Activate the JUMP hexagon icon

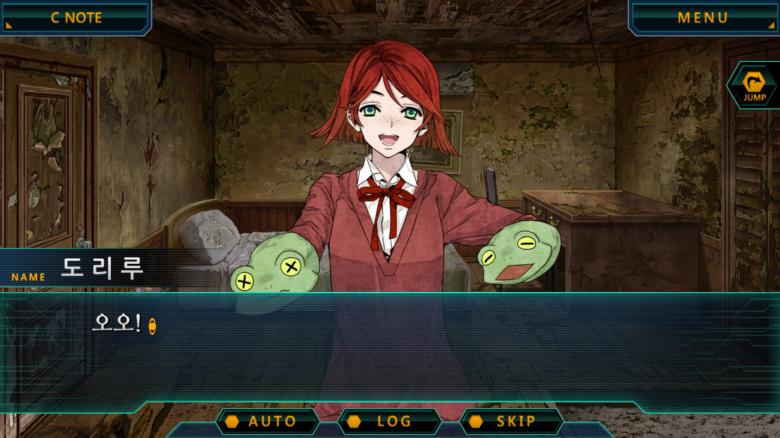coord(753,86)
